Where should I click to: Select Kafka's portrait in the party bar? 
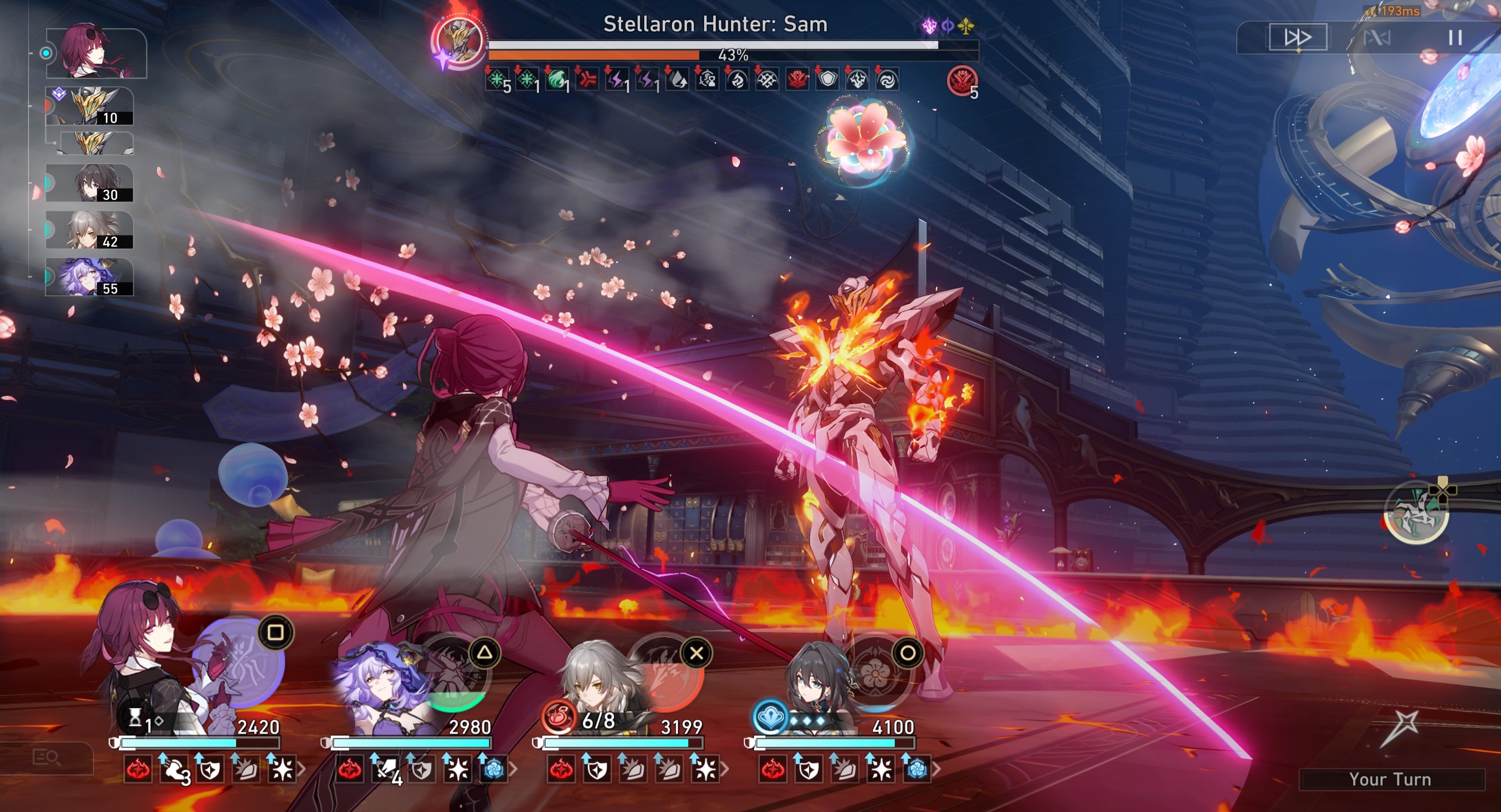pos(146,658)
